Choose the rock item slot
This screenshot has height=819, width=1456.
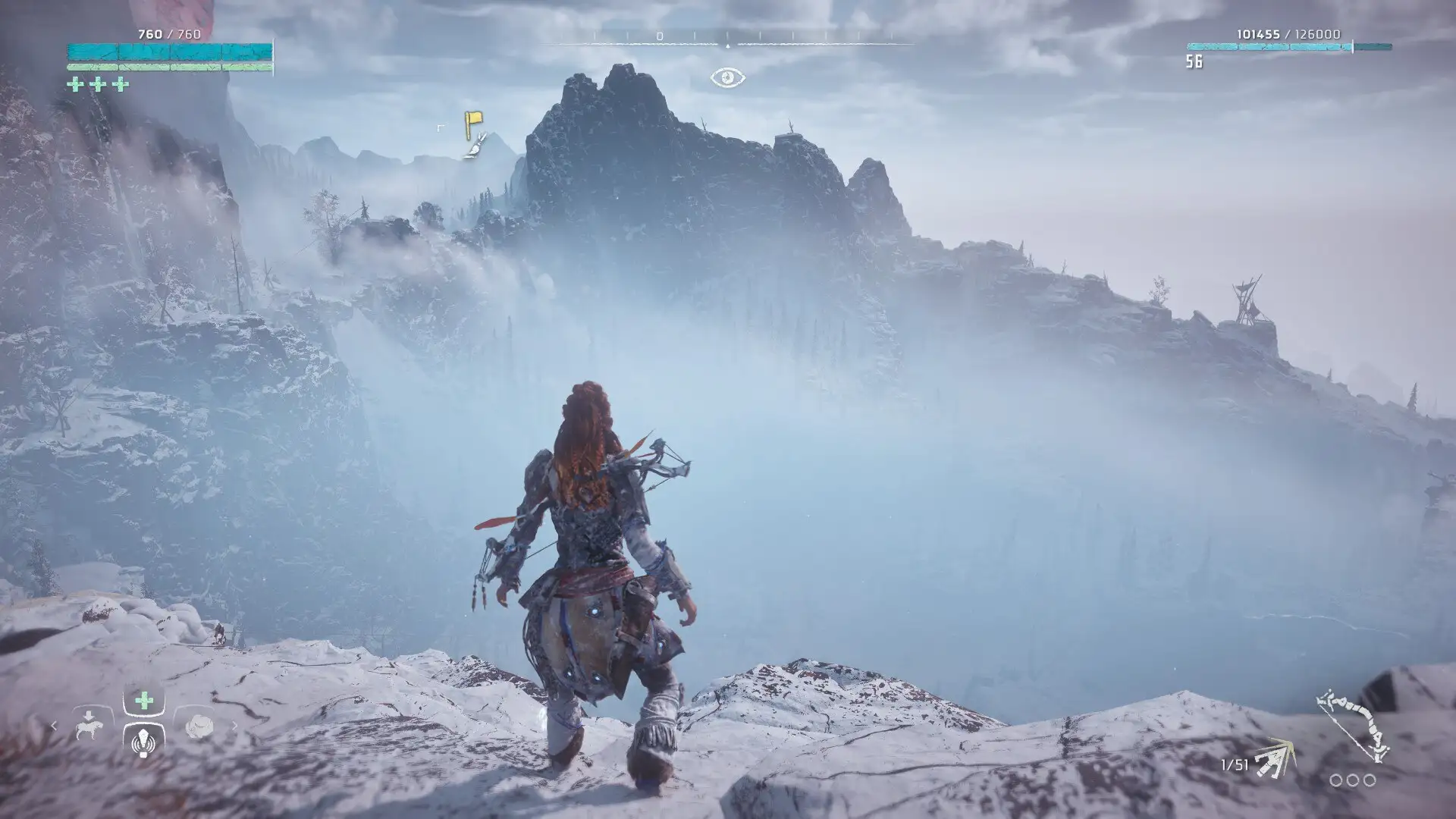[x=199, y=726]
